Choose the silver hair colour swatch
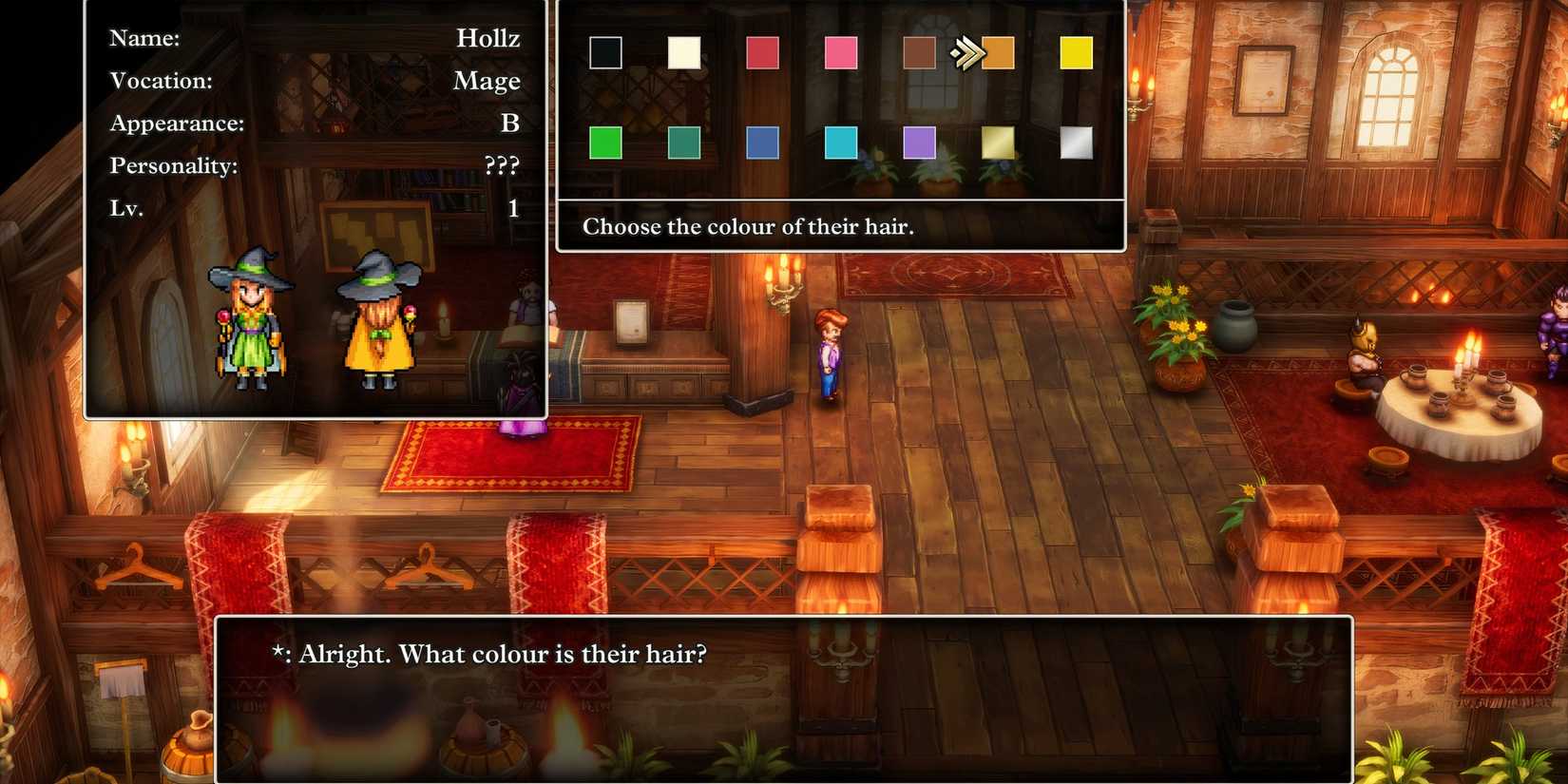 (1077, 143)
